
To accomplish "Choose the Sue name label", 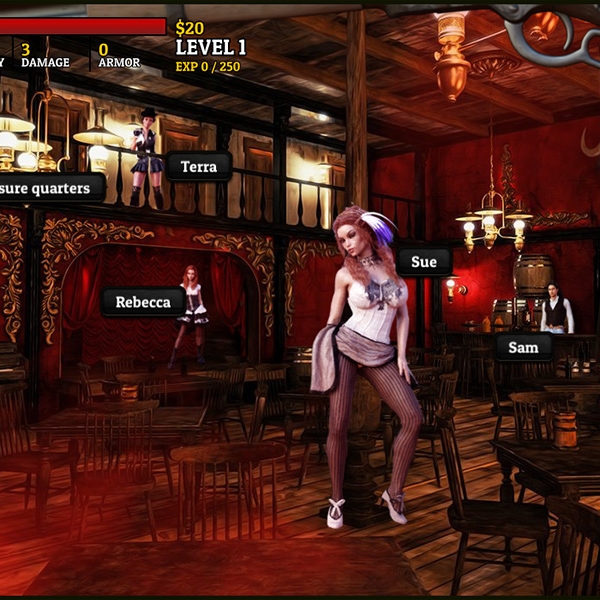I will [424, 262].
